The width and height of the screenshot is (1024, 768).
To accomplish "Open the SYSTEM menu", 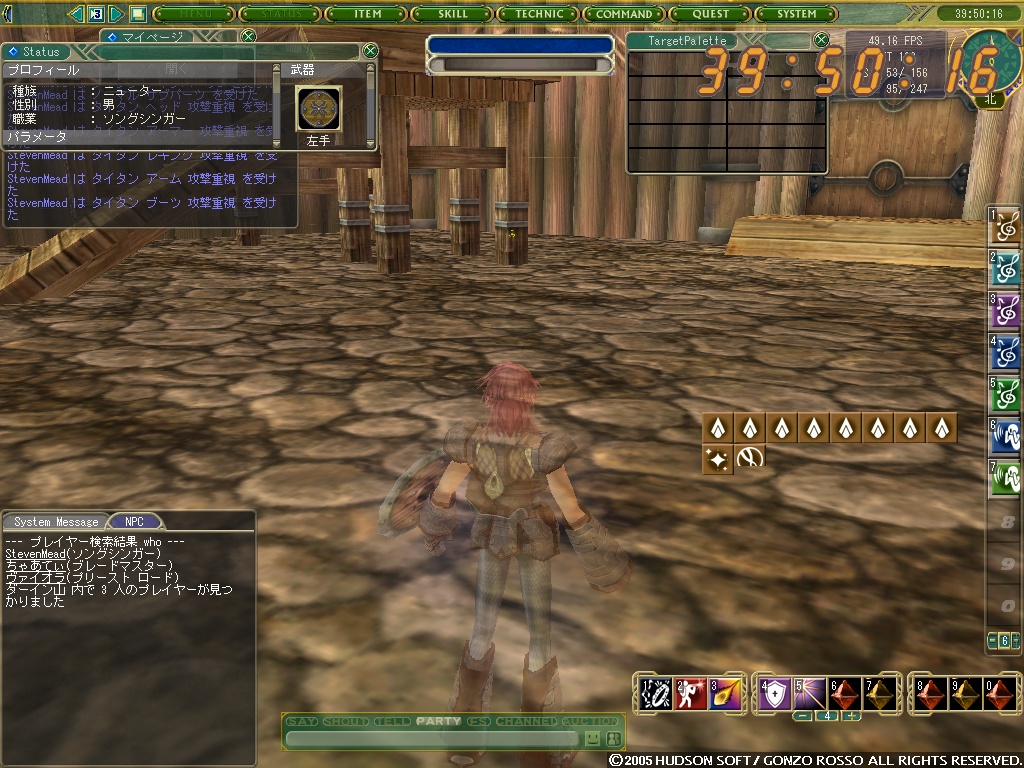I will 796,14.
